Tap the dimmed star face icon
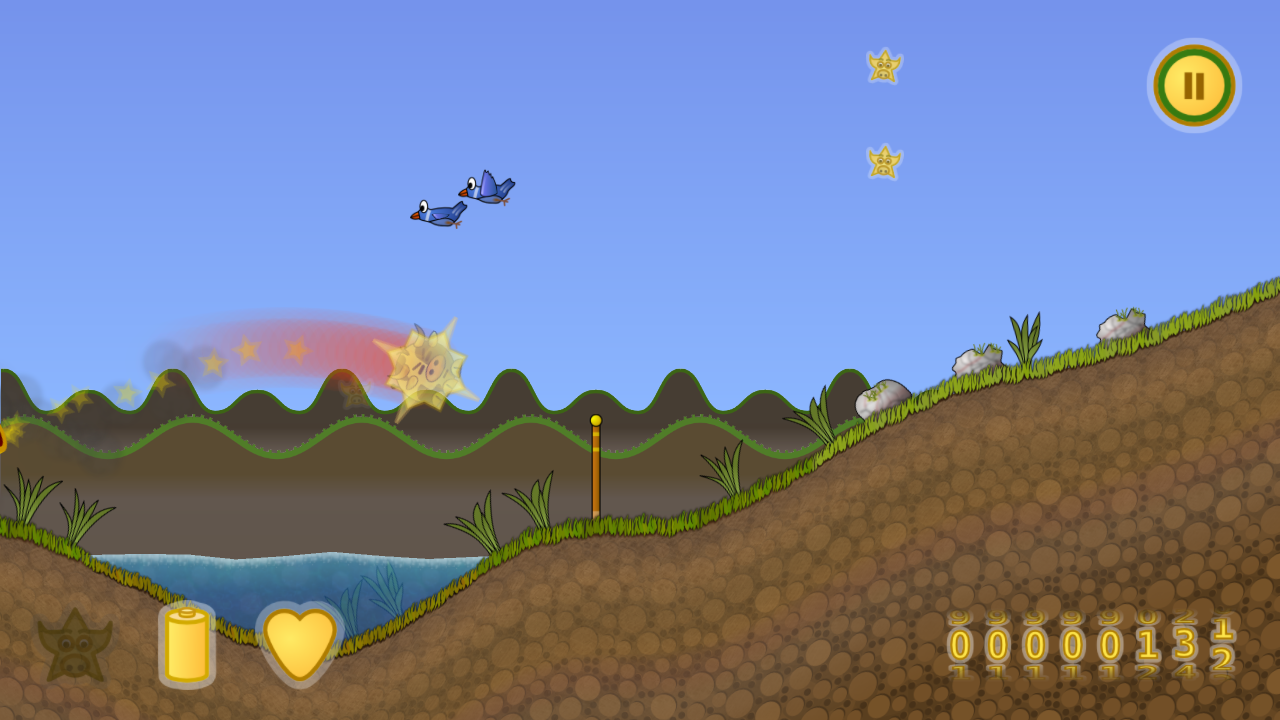 pyautogui.click(x=74, y=646)
